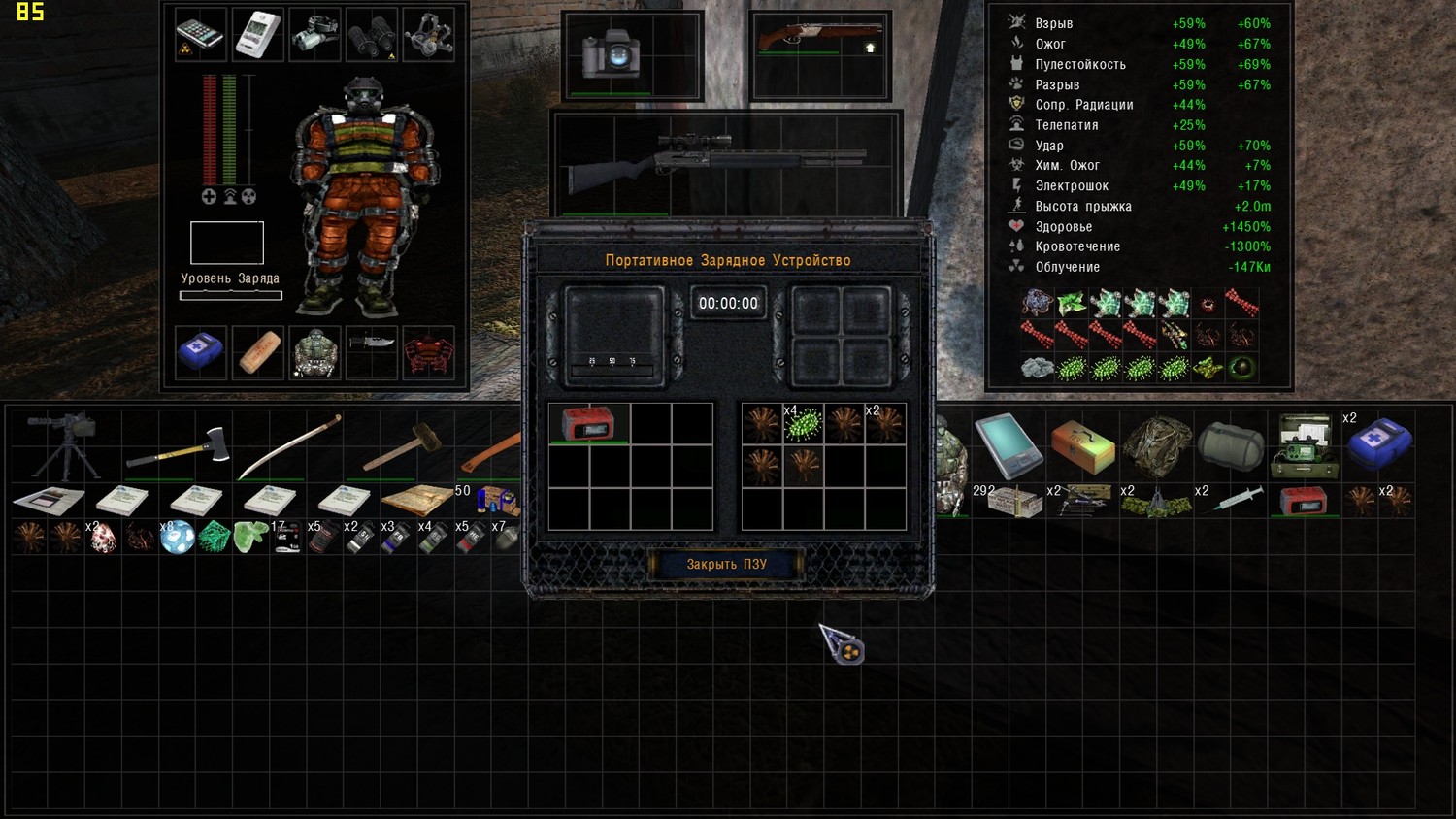Choose the sawed-off shotgun slot
Viewport: 1456px width, 819px height.
[x=820, y=39]
